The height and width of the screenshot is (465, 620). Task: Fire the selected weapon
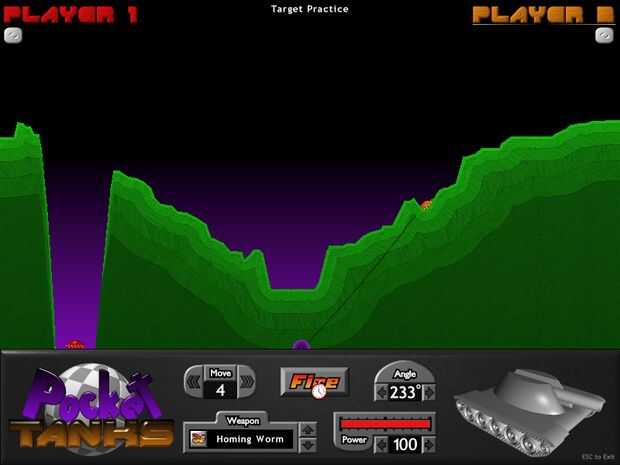click(x=313, y=381)
